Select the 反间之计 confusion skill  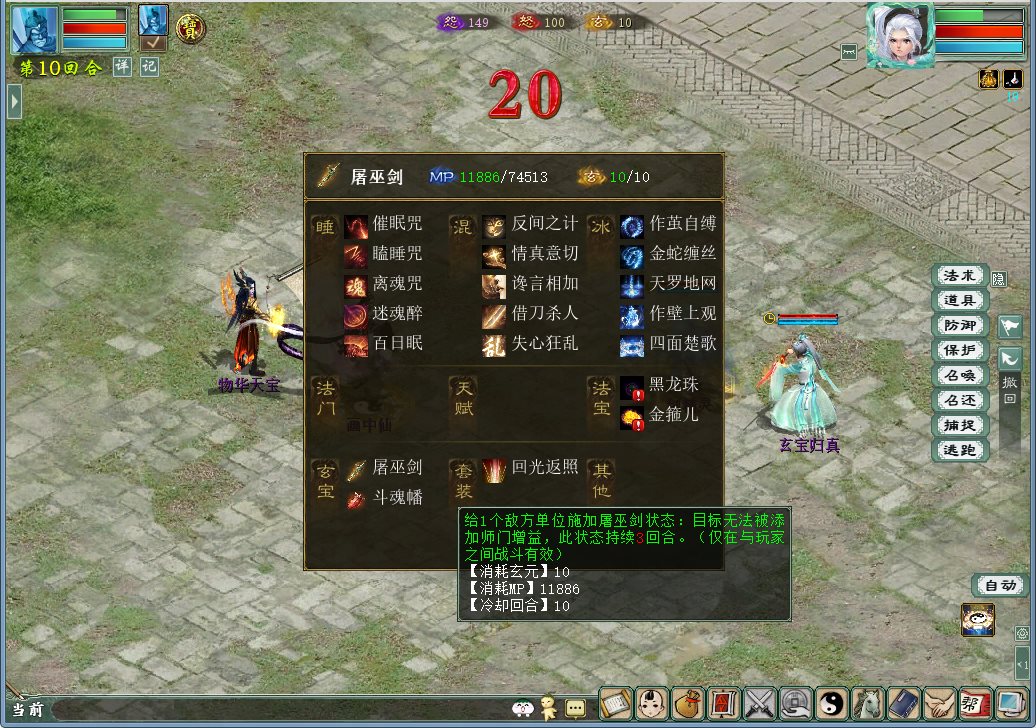(531, 224)
